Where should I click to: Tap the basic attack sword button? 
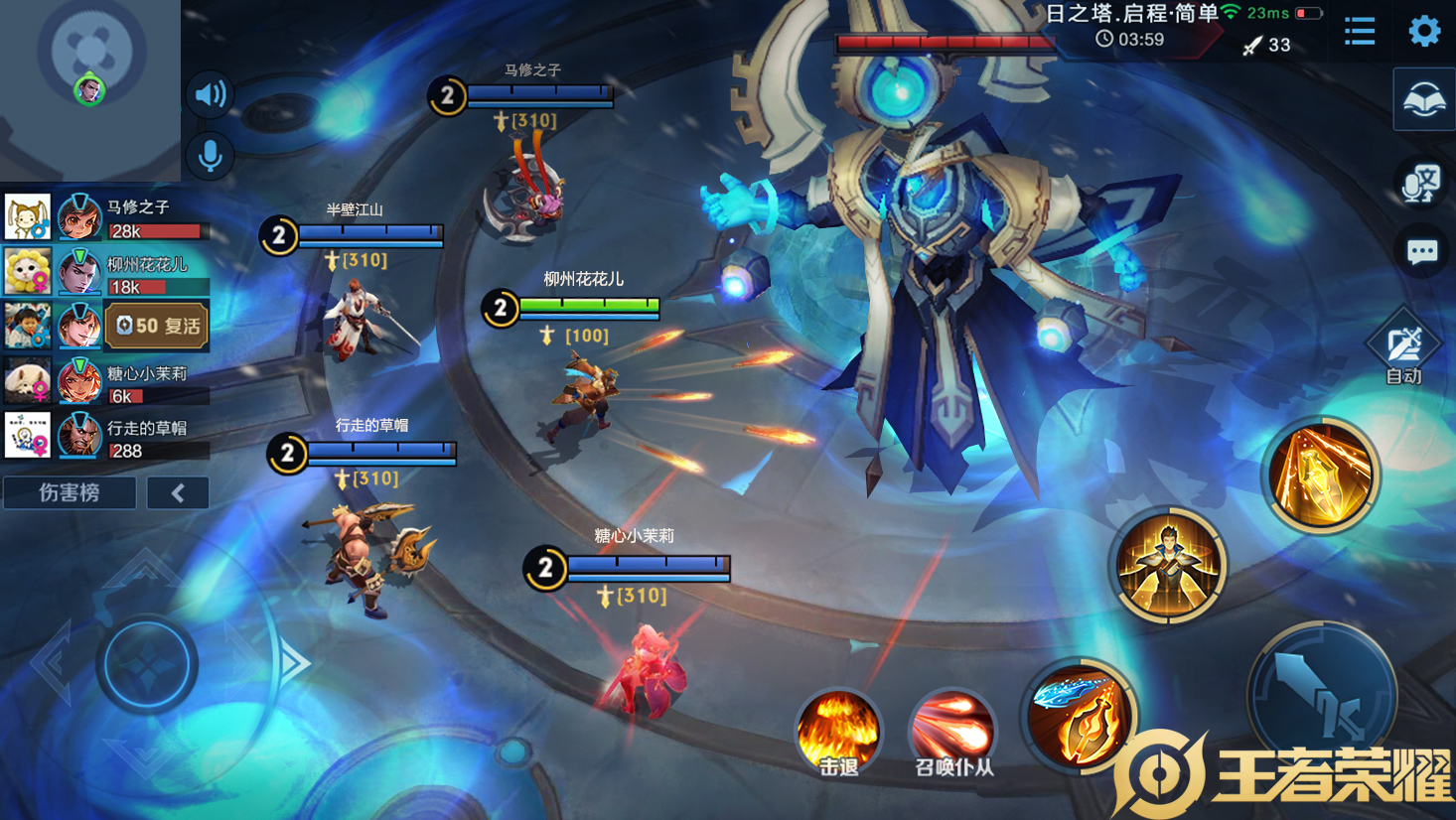pyautogui.click(x=1322, y=695)
